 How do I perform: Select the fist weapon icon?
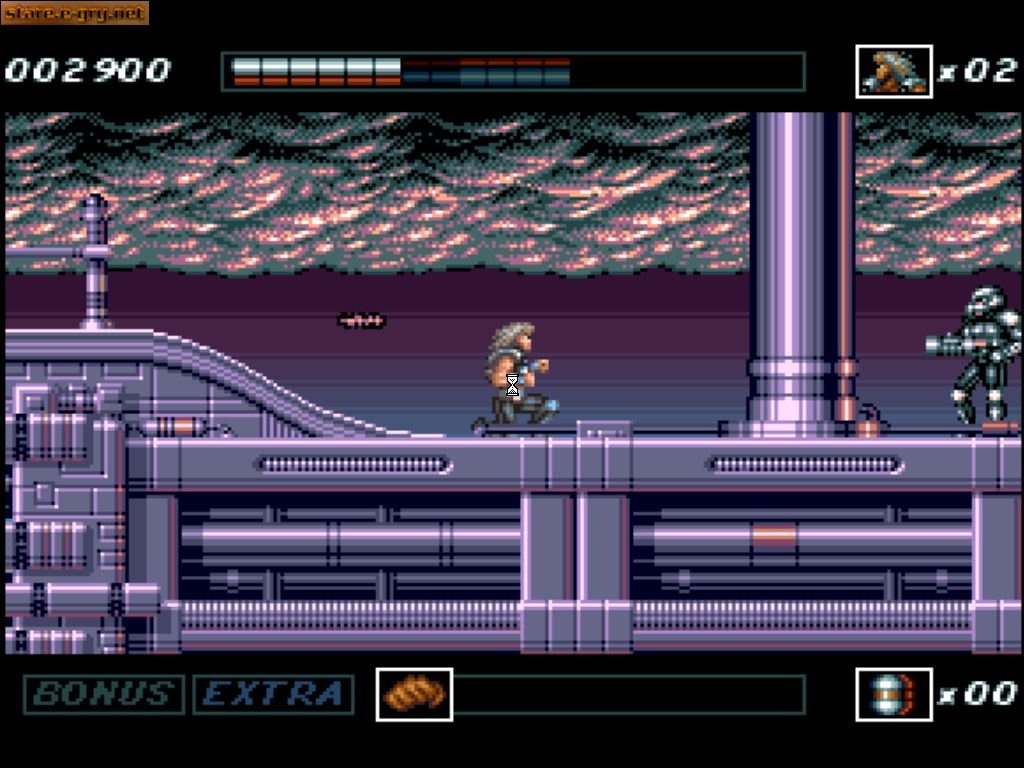pyautogui.click(x=414, y=694)
